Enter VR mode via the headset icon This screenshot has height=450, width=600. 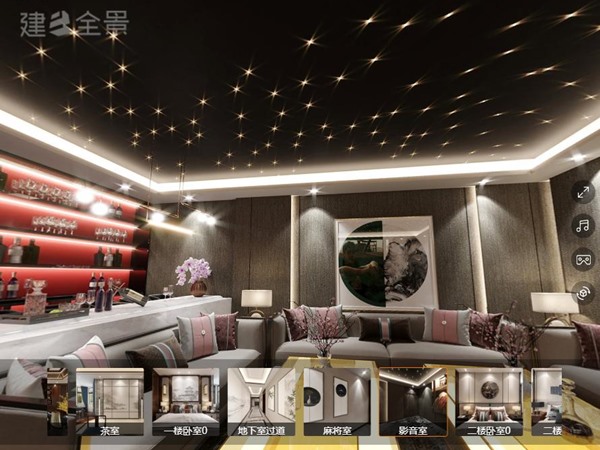click(582, 259)
